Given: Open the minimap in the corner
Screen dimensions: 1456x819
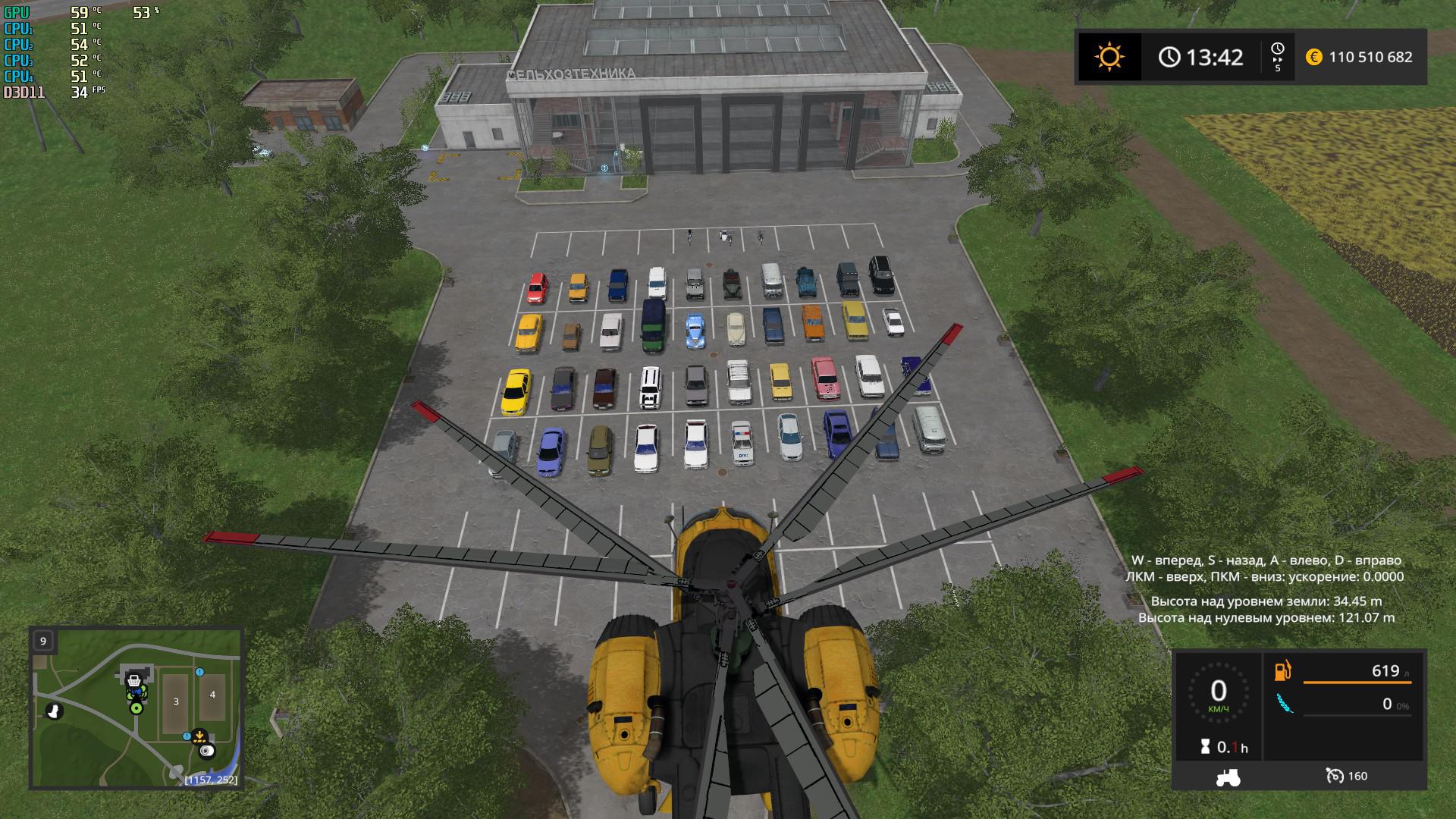Looking at the screenshot, I should coord(136,708).
